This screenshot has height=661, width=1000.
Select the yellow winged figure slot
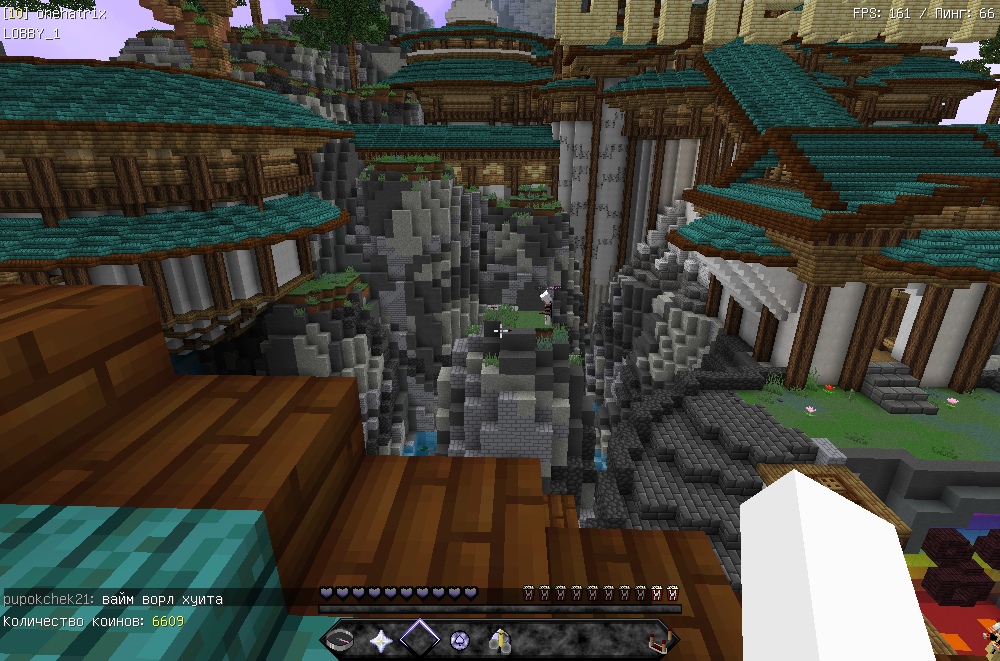[x=499, y=640]
